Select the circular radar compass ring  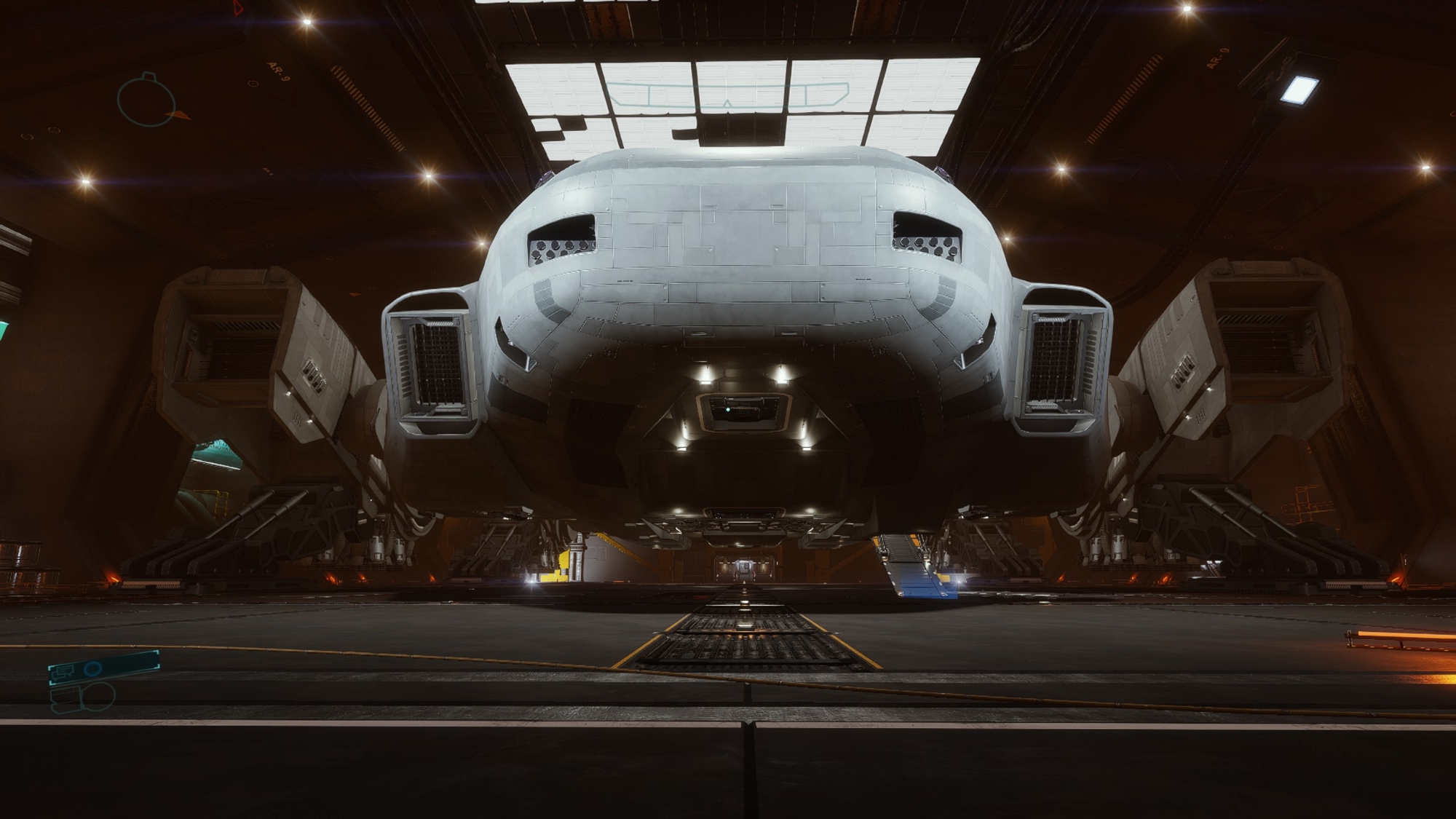tap(146, 100)
